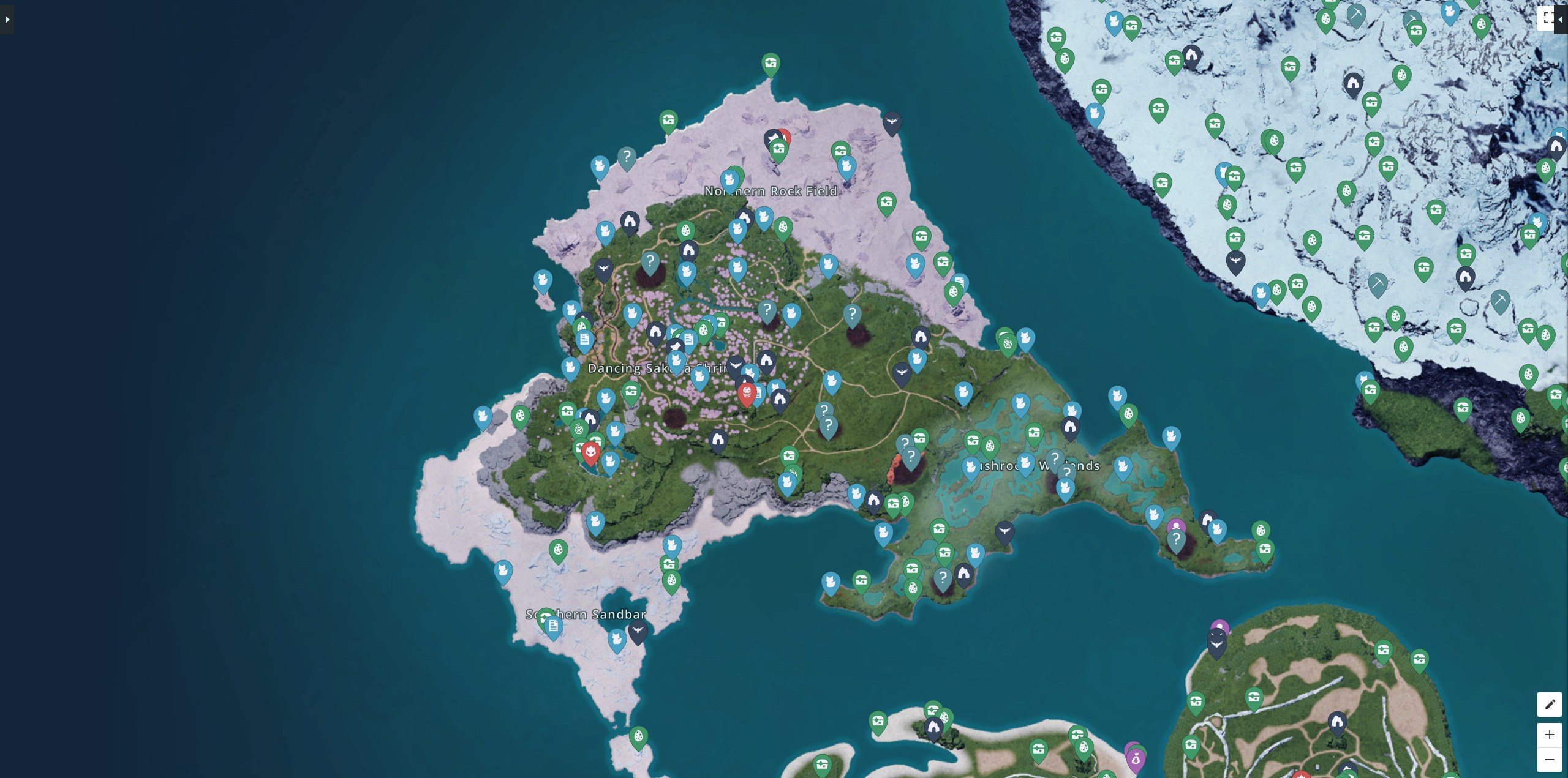The height and width of the screenshot is (778, 1568).
Task: Select the raven sightseeing marker near Southern Sandbar
Action: [638, 629]
